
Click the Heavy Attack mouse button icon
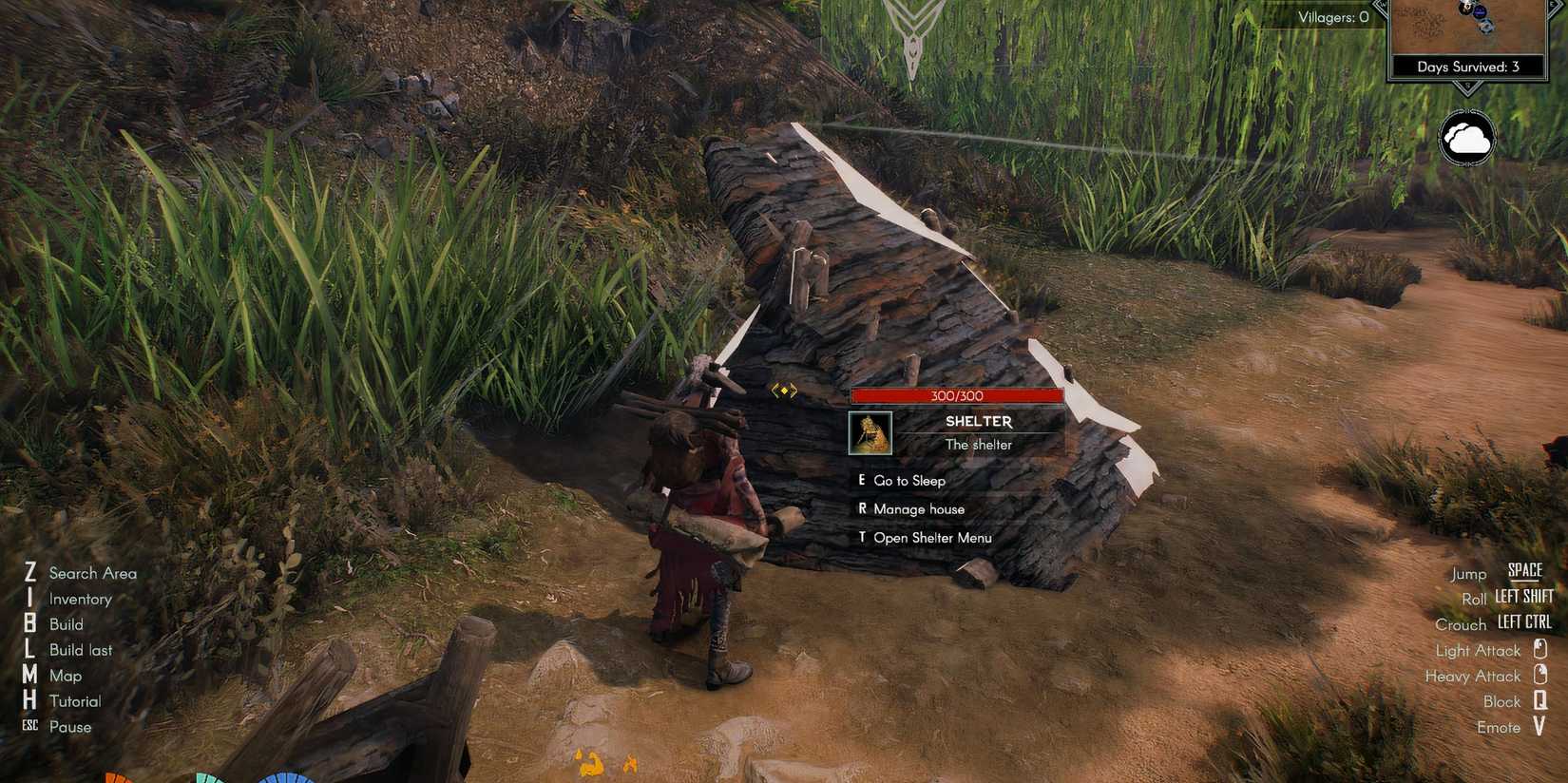(1542, 676)
